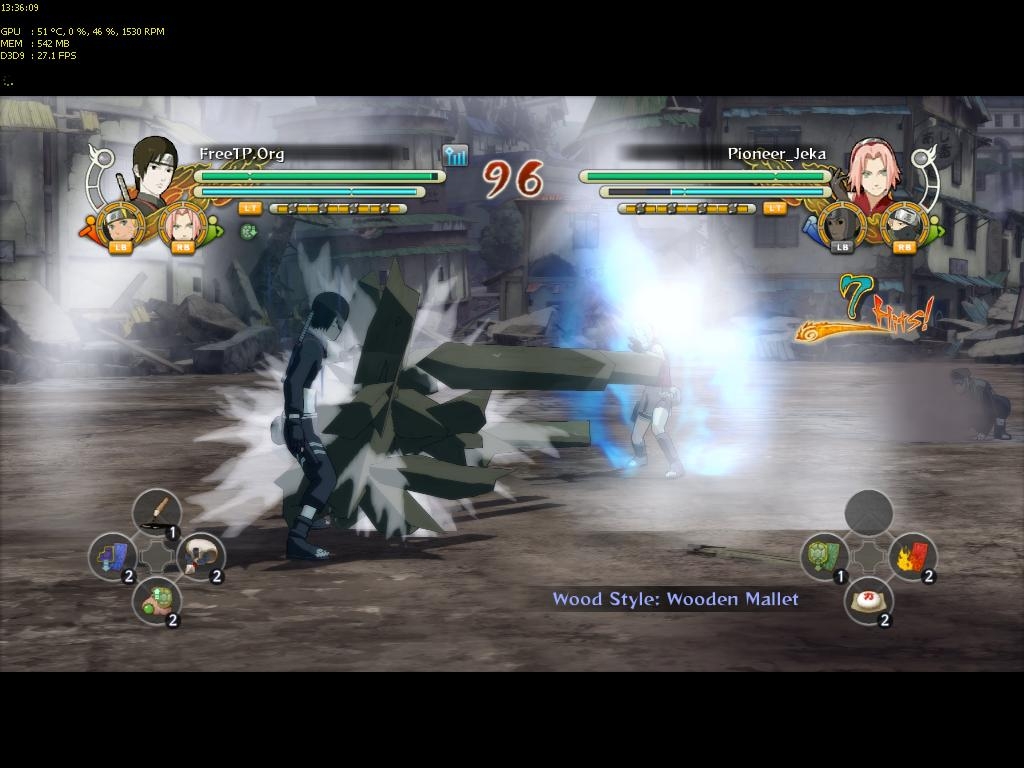Image resolution: width=1024 pixels, height=768 pixels.
Task: Use the ink brush item slot
Action: tap(156, 512)
